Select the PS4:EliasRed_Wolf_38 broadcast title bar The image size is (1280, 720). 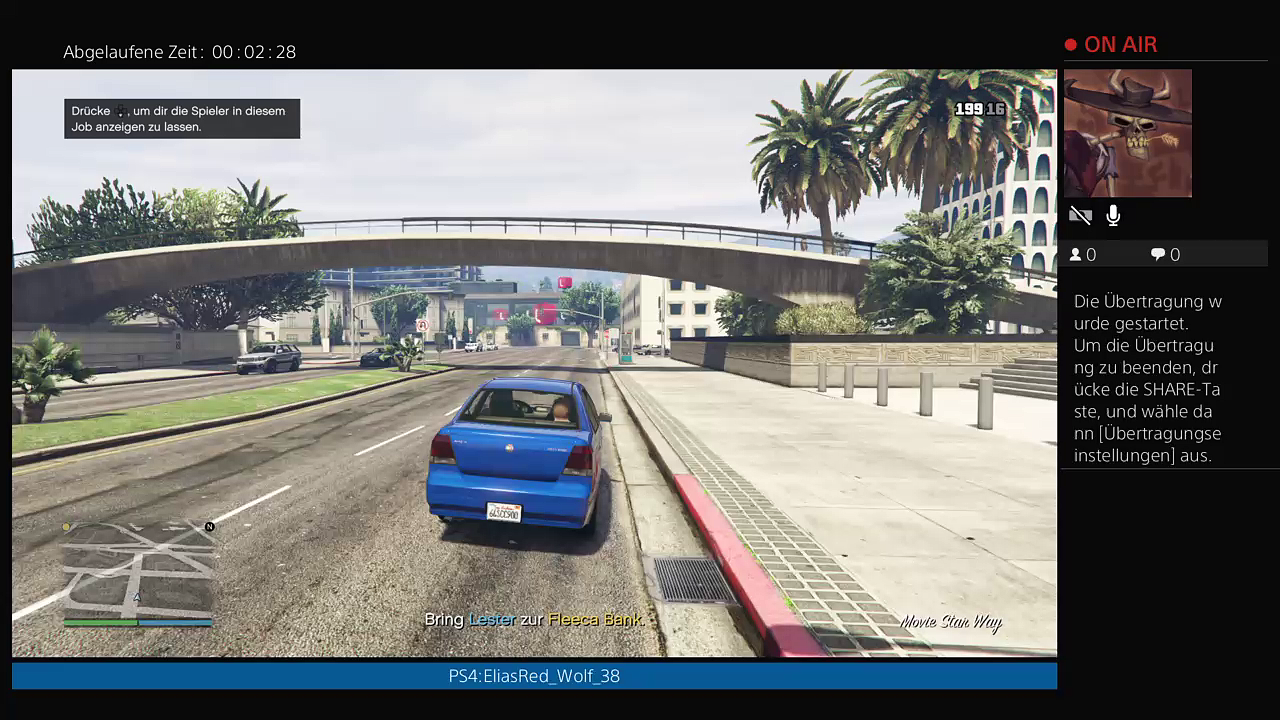click(534, 676)
